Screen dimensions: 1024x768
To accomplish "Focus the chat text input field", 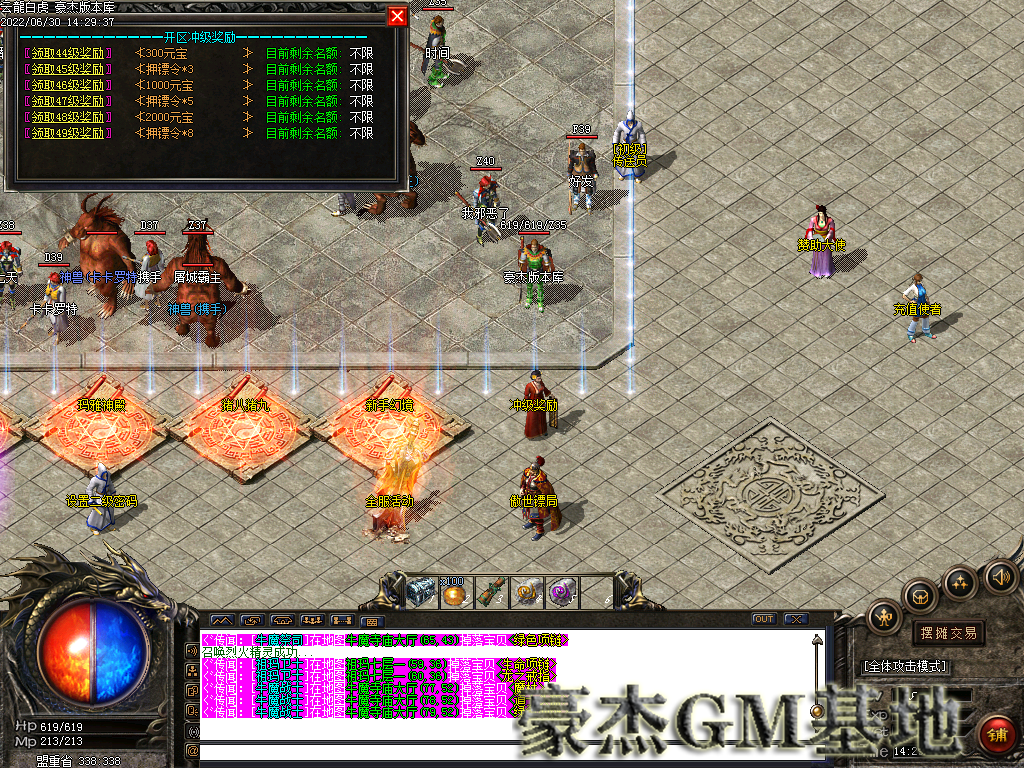I will pyautogui.click(x=500, y=750).
